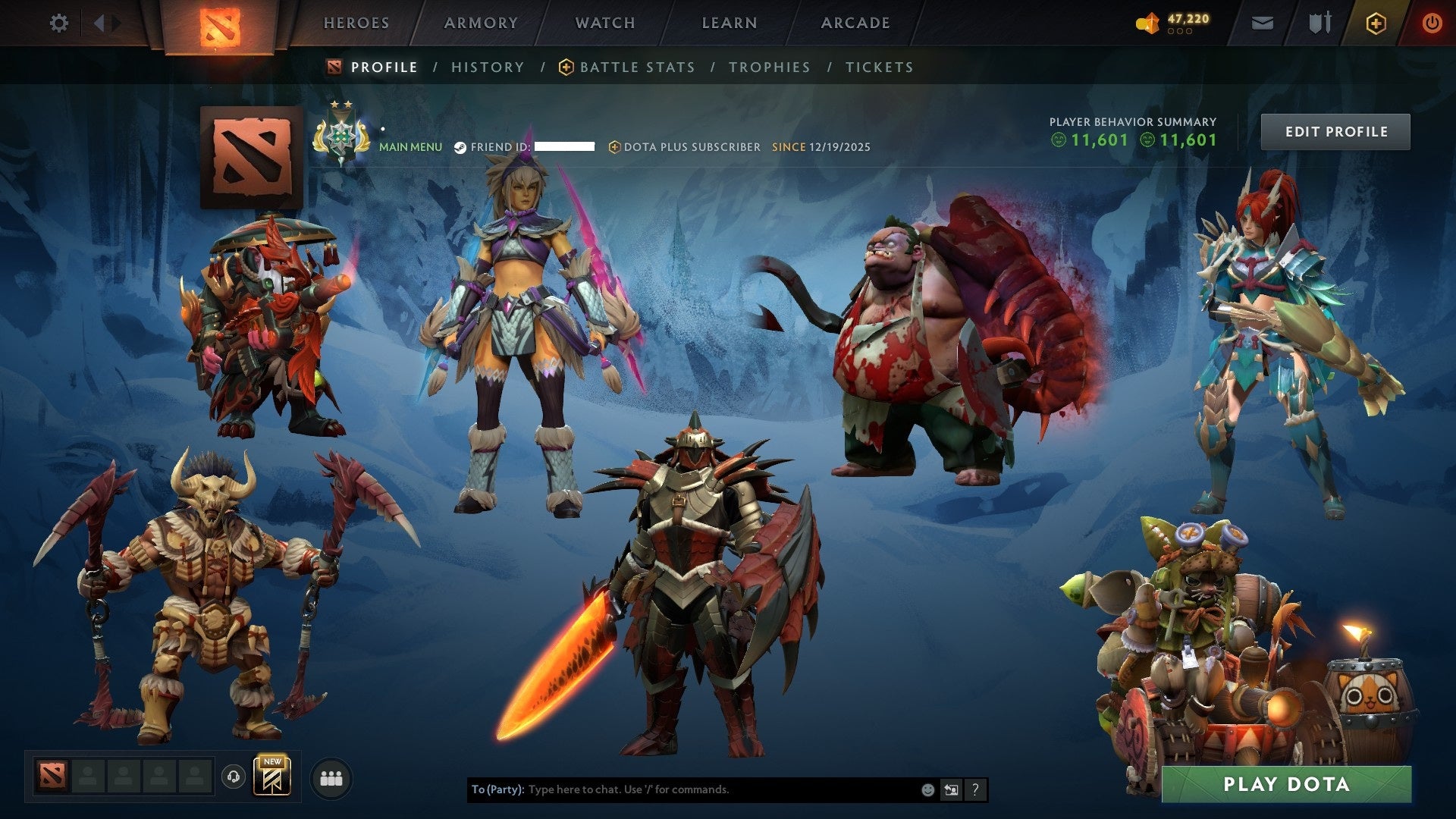Open the WATCH menu item
Image resolution: width=1456 pixels, height=819 pixels.
pyautogui.click(x=604, y=23)
